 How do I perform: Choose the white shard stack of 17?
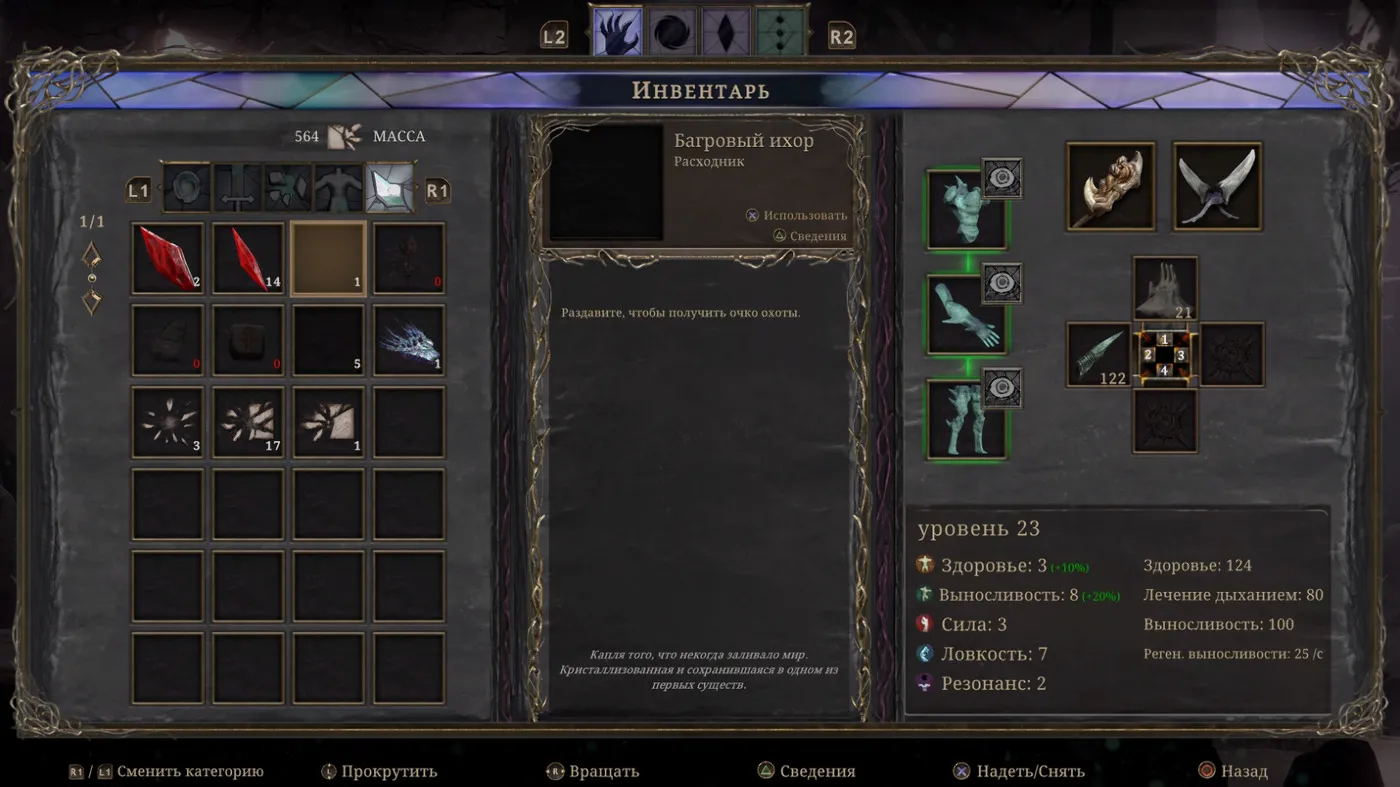[x=248, y=421]
